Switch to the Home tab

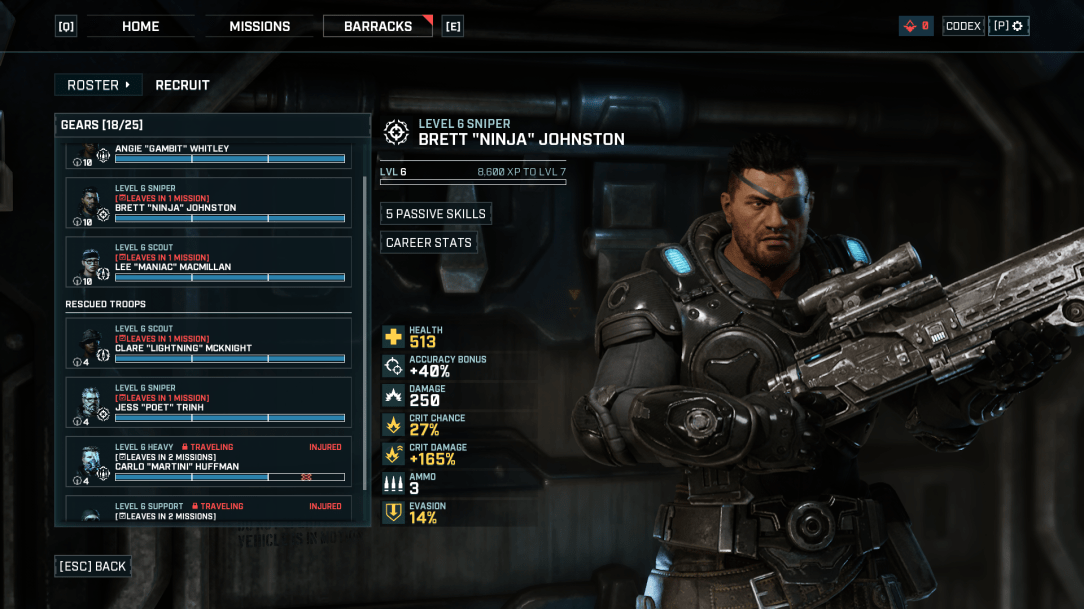click(140, 26)
